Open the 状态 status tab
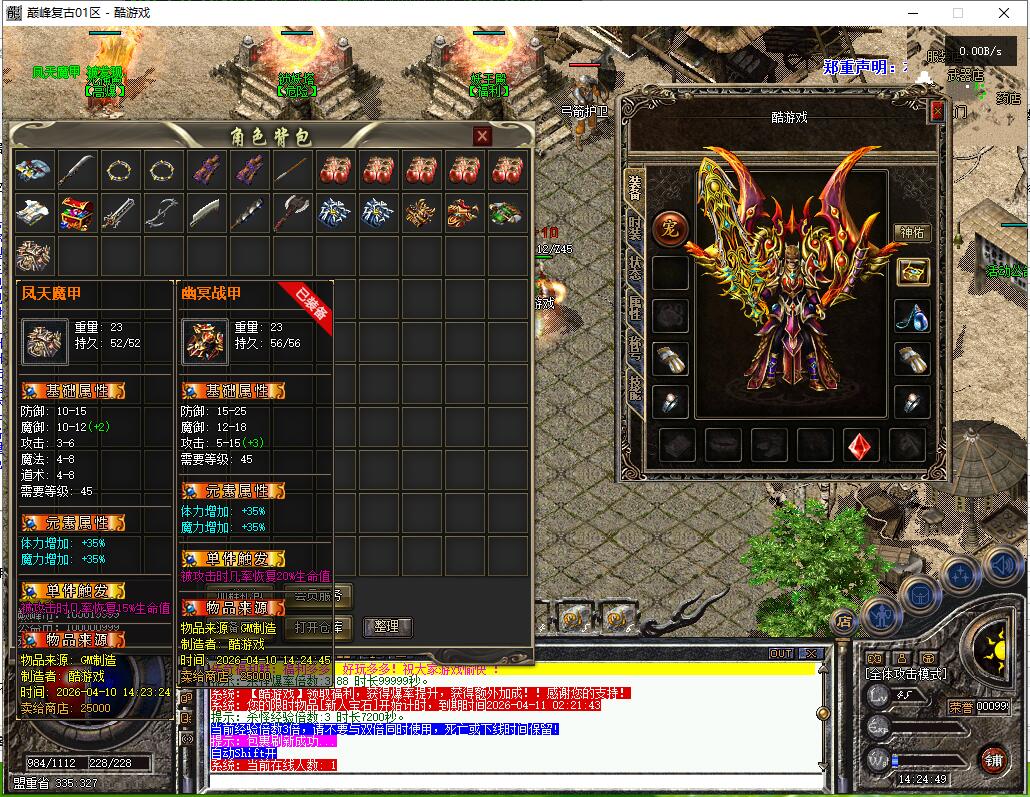The image size is (1030, 797). [x=635, y=266]
